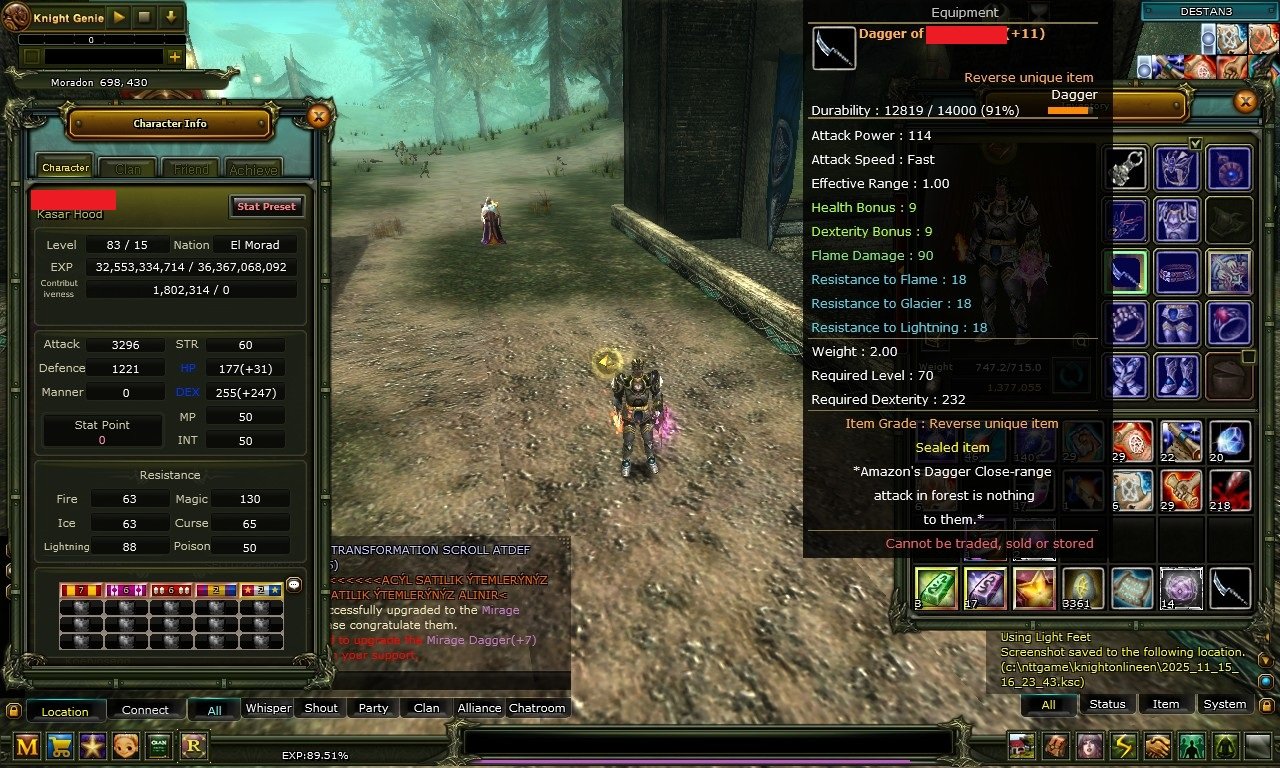Open the gold M menu icon

click(x=27, y=745)
